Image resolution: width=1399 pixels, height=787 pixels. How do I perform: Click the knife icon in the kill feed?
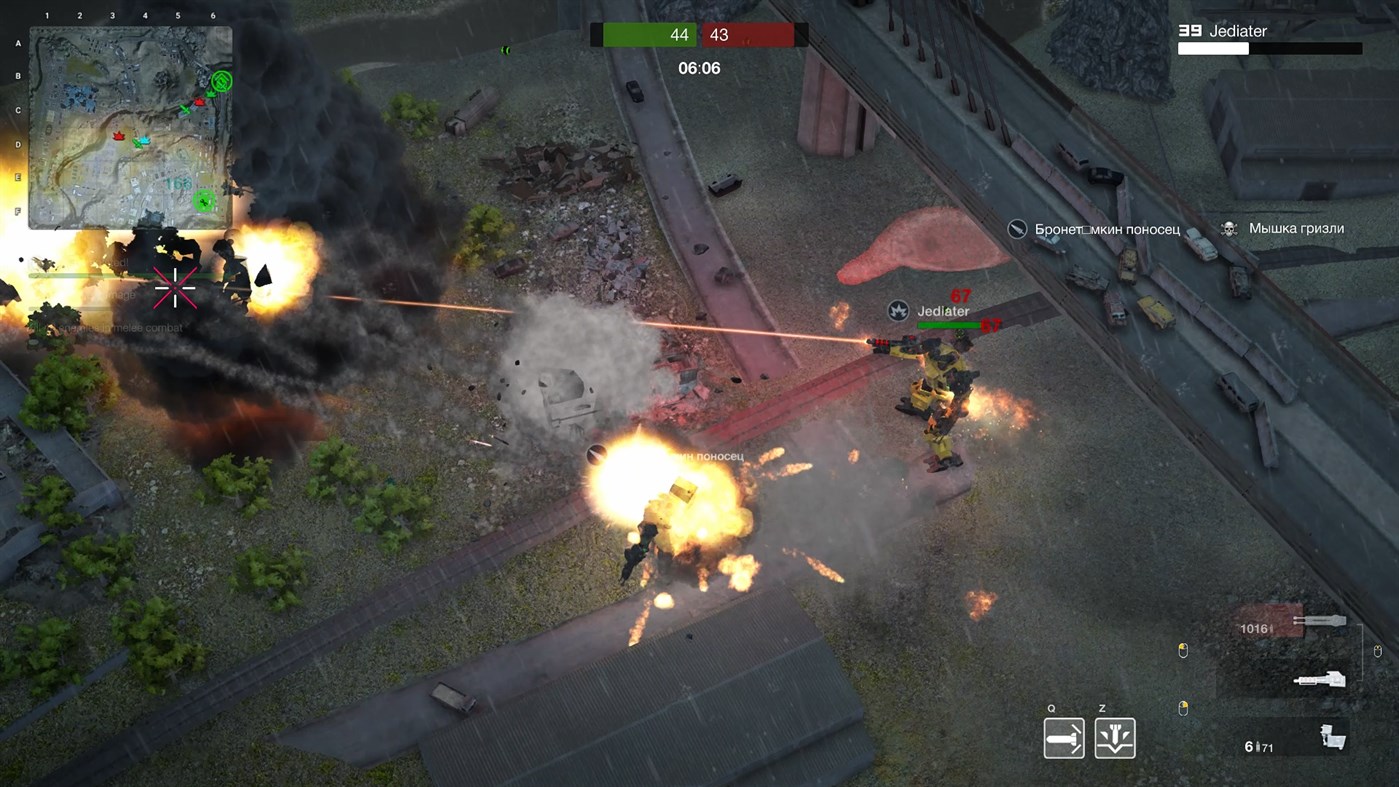tap(1017, 228)
